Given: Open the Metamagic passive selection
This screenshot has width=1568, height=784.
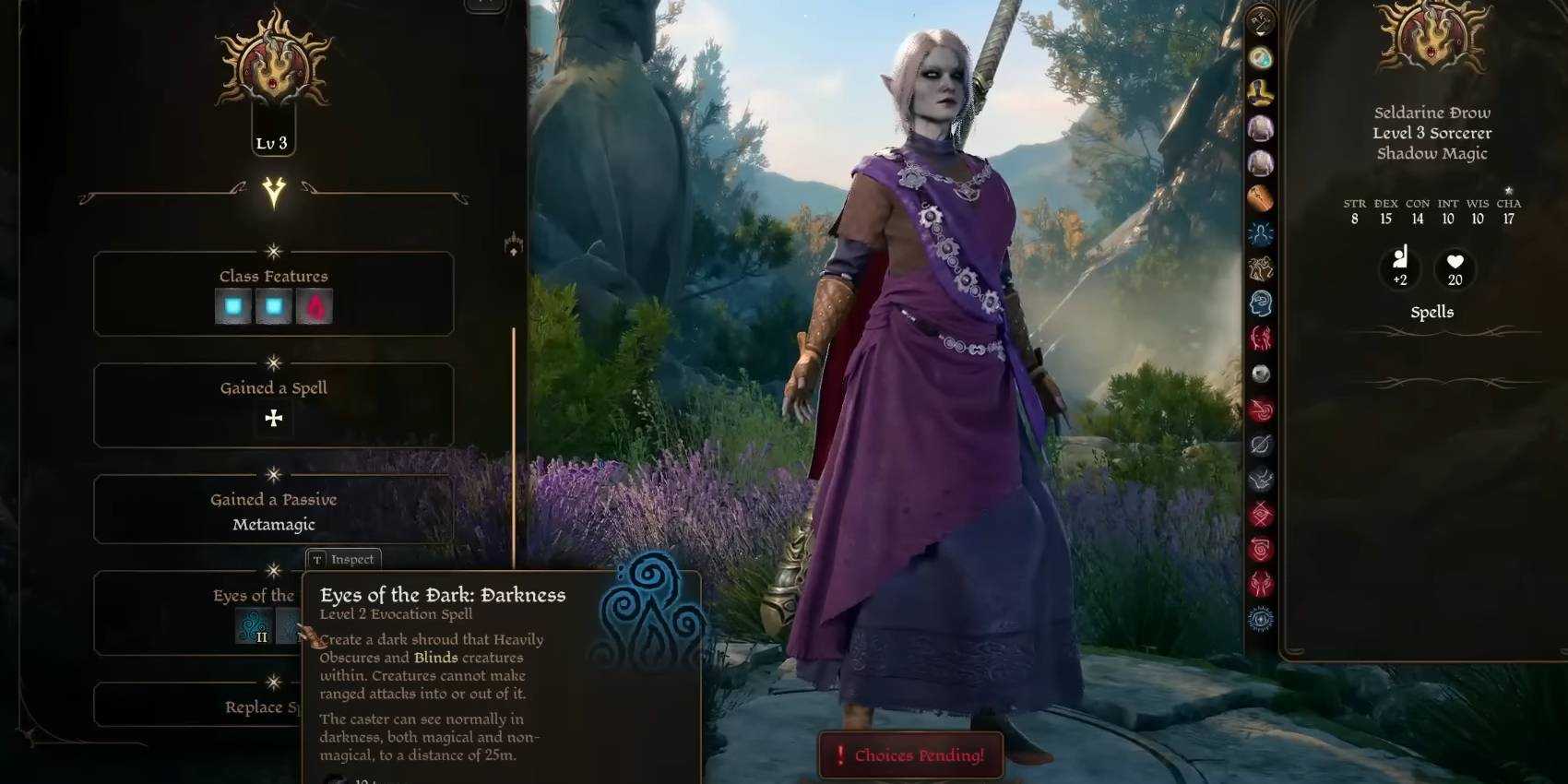Looking at the screenshot, I should (x=274, y=524).
